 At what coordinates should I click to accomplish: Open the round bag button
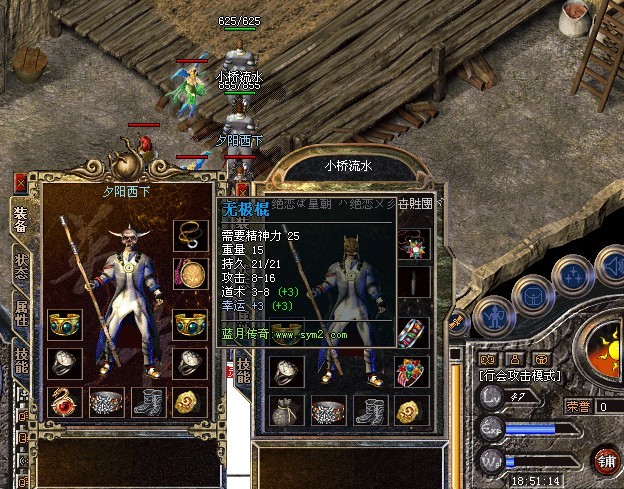pos(531,294)
